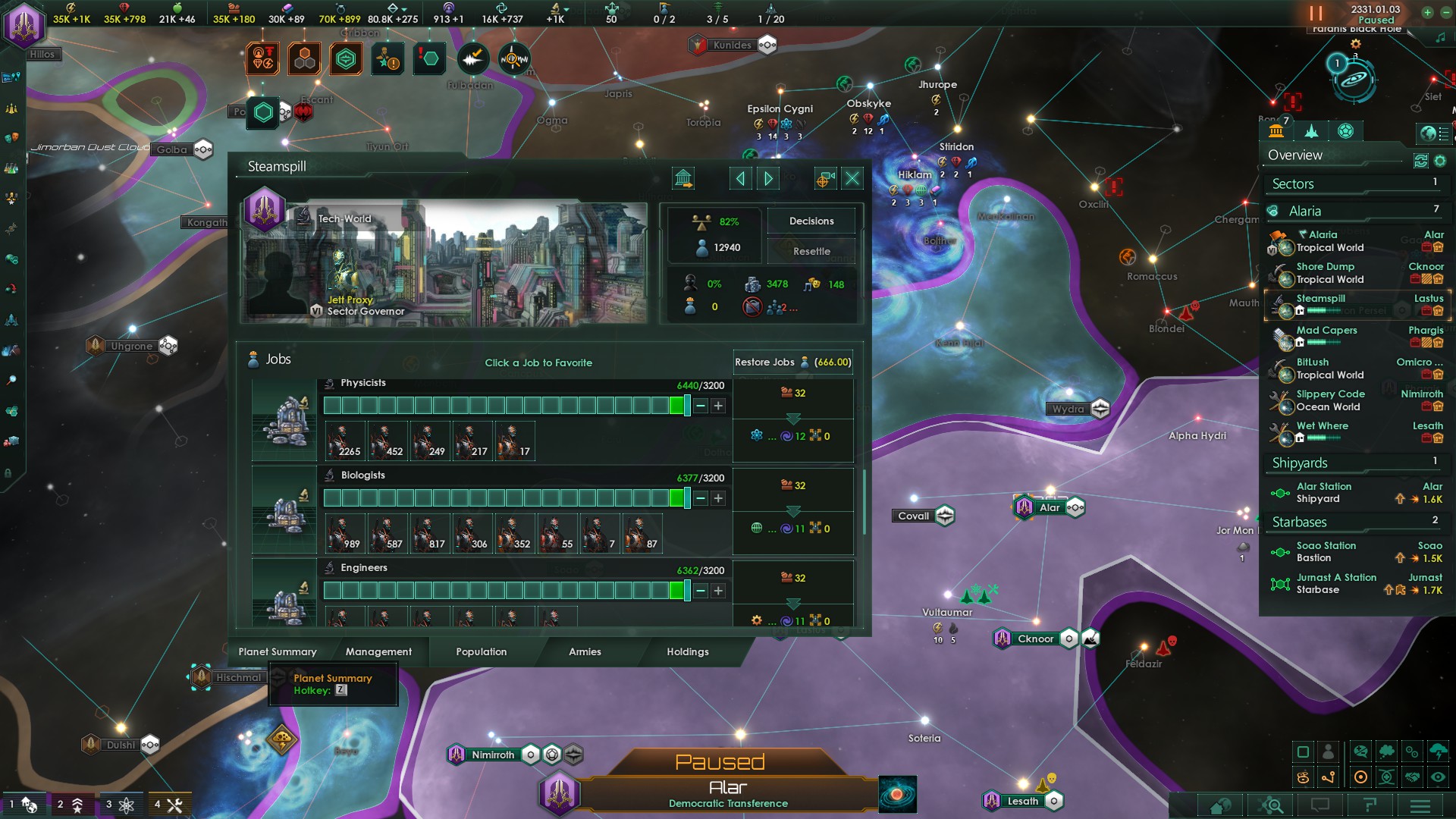Image resolution: width=1456 pixels, height=819 pixels.
Task: Unpause the game via the pause indicator
Action: 1314,14
